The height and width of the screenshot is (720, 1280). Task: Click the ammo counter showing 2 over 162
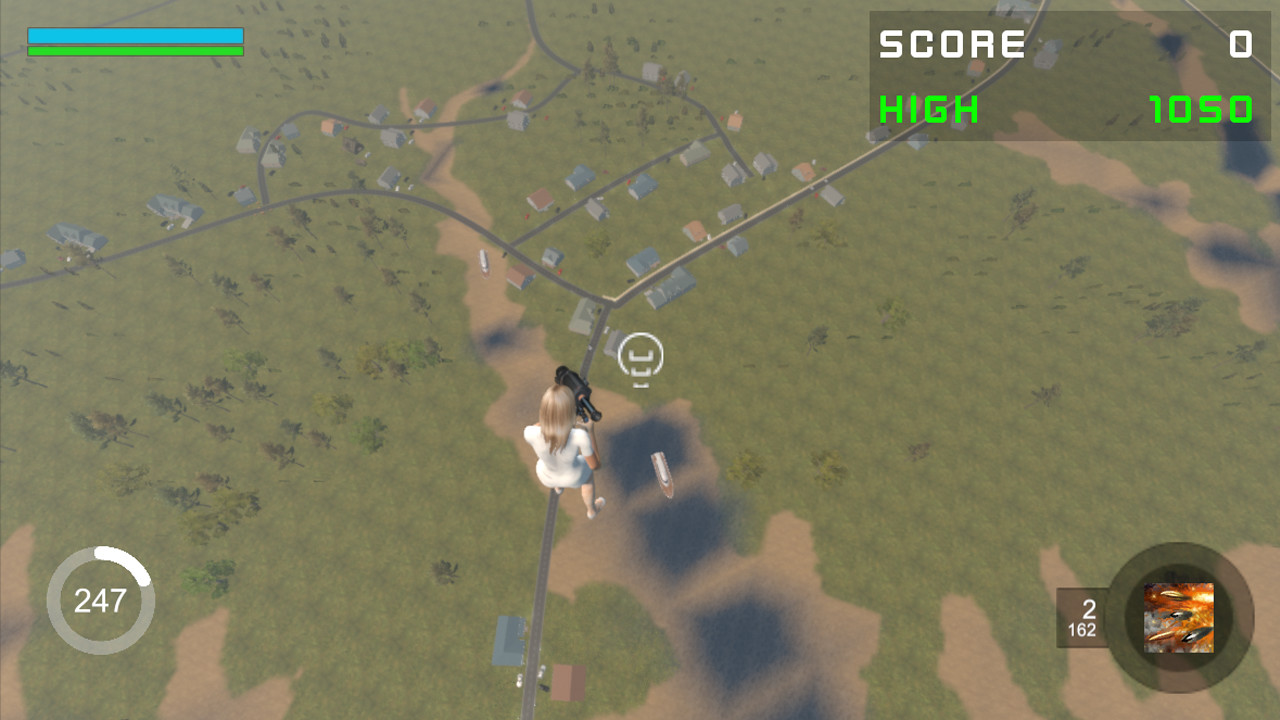(1082, 617)
